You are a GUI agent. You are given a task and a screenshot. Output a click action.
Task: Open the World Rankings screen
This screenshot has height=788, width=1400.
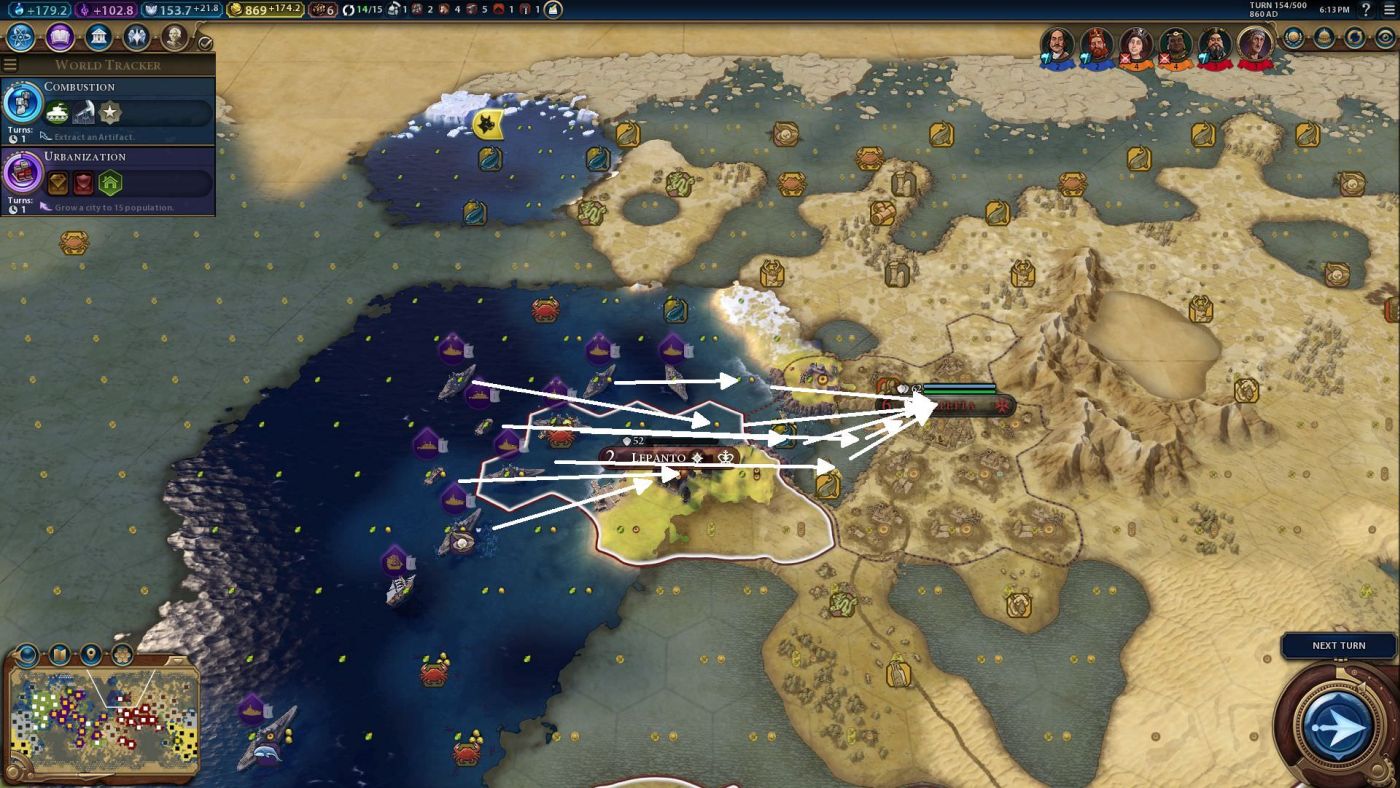click(x=1294, y=38)
